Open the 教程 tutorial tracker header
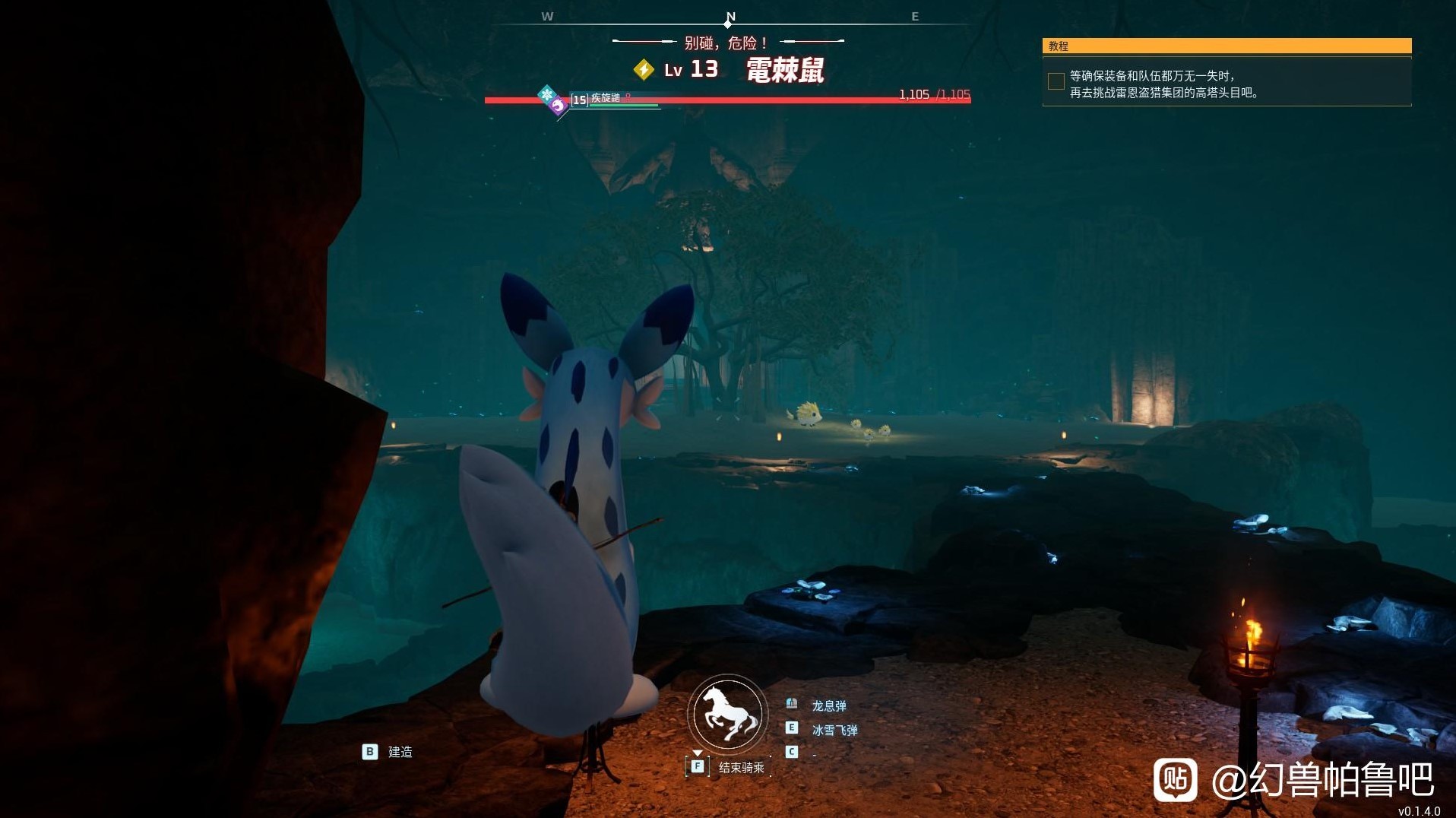 coord(1226,46)
